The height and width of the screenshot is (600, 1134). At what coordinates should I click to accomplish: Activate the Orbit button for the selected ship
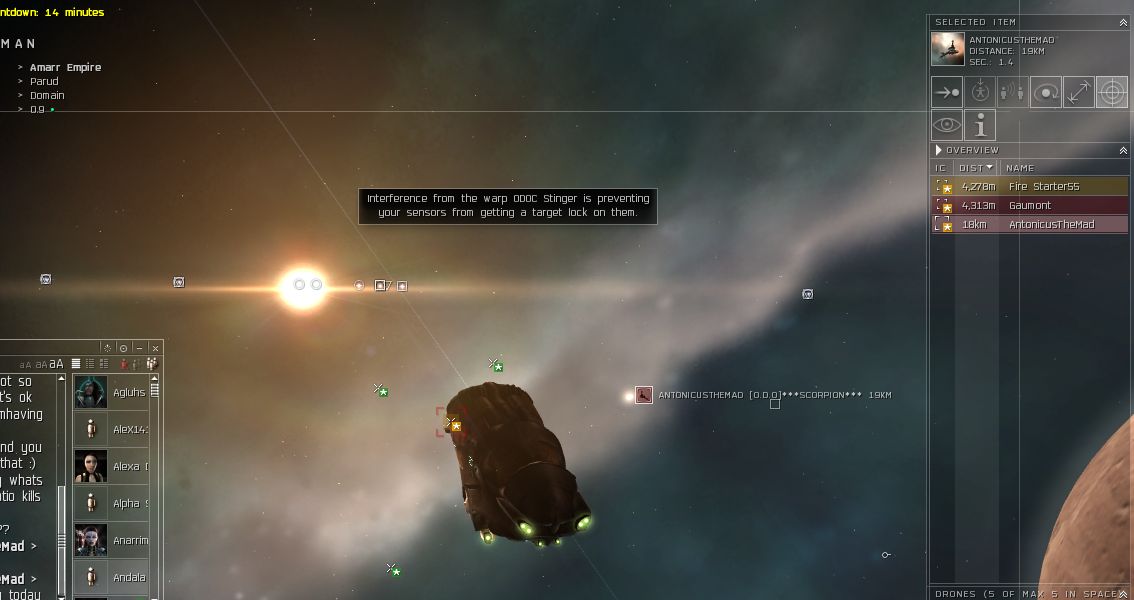point(1046,92)
